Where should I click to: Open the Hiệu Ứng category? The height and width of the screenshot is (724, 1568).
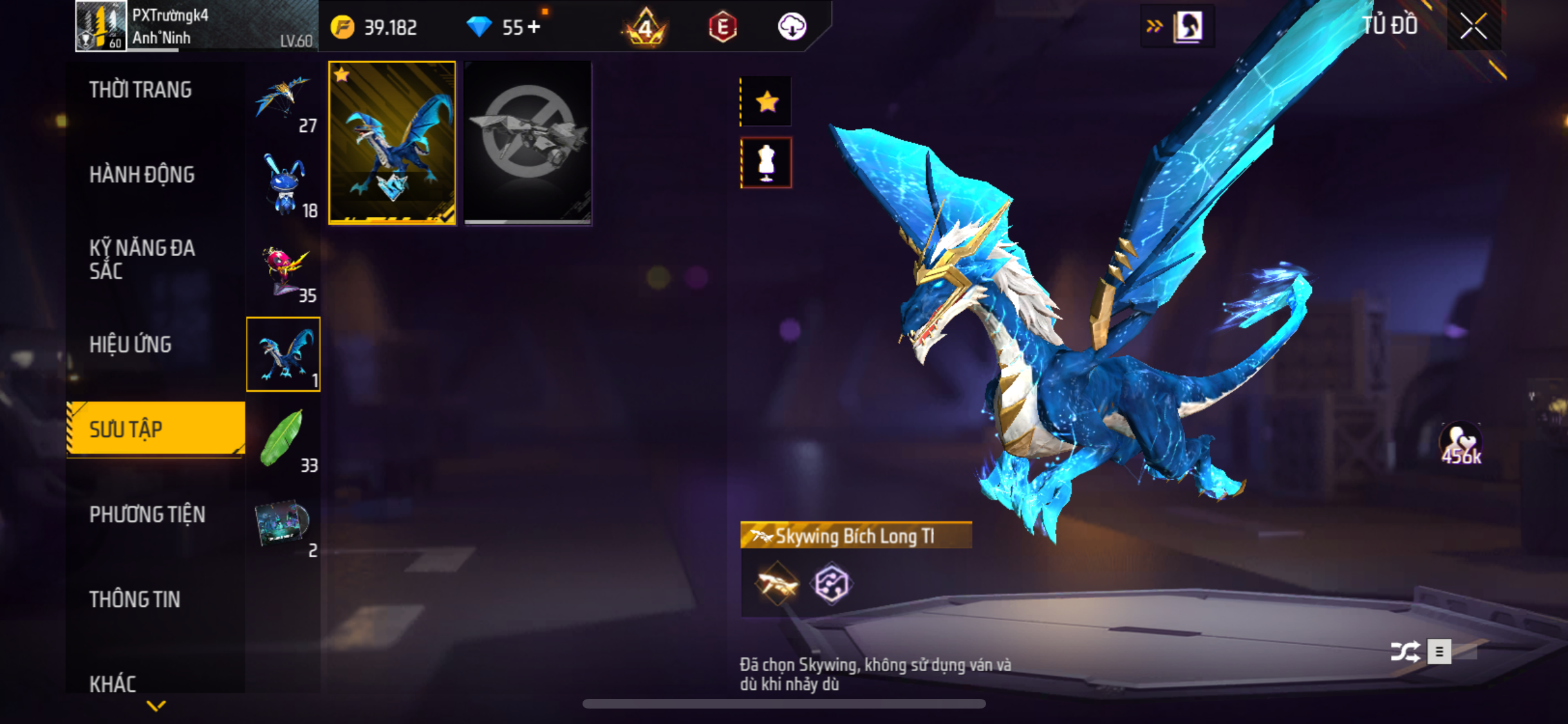(131, 345)
